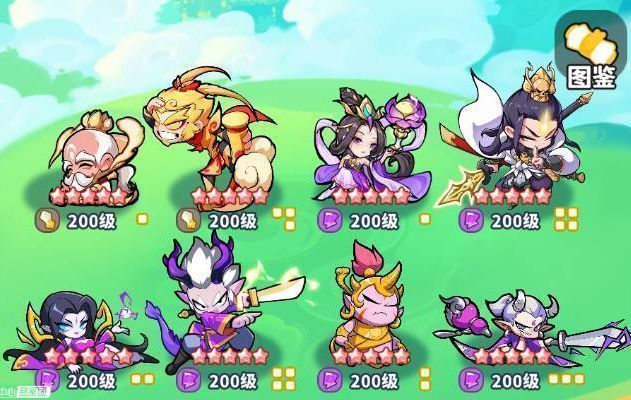Select the blue-faced demoness hero

click(x=80, y=320)
